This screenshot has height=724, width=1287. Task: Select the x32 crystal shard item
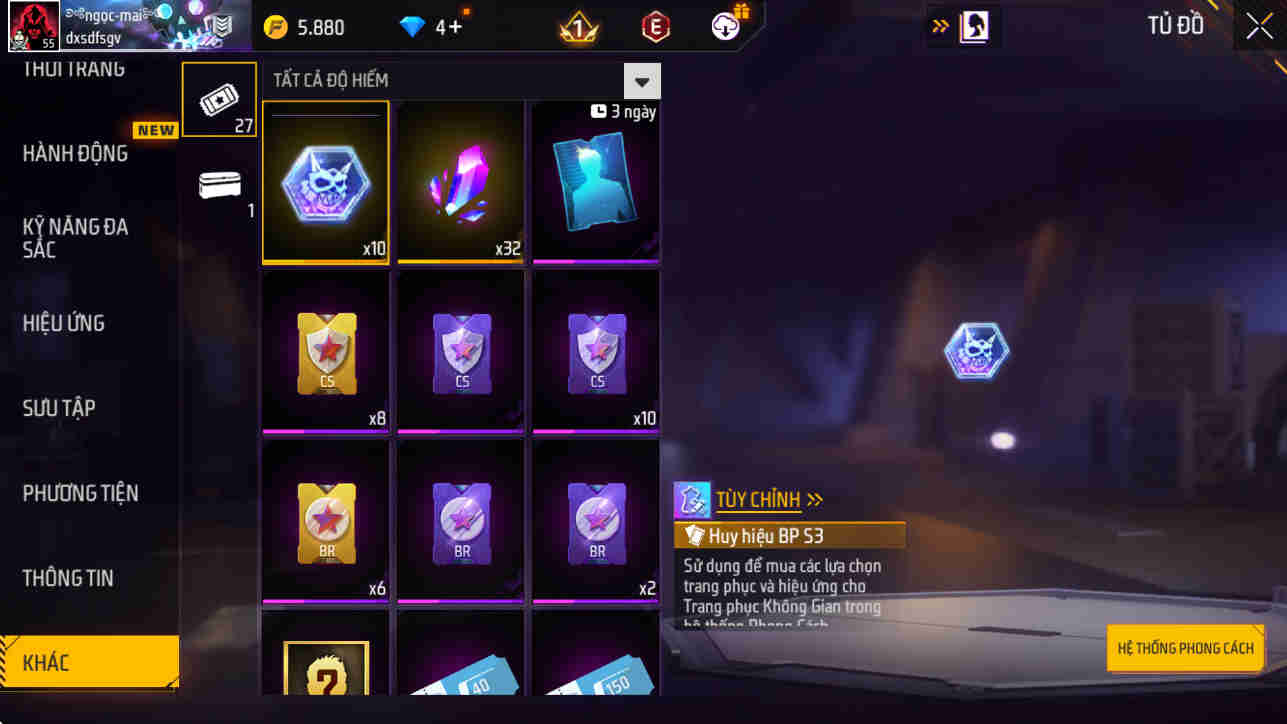click(460, 182)
